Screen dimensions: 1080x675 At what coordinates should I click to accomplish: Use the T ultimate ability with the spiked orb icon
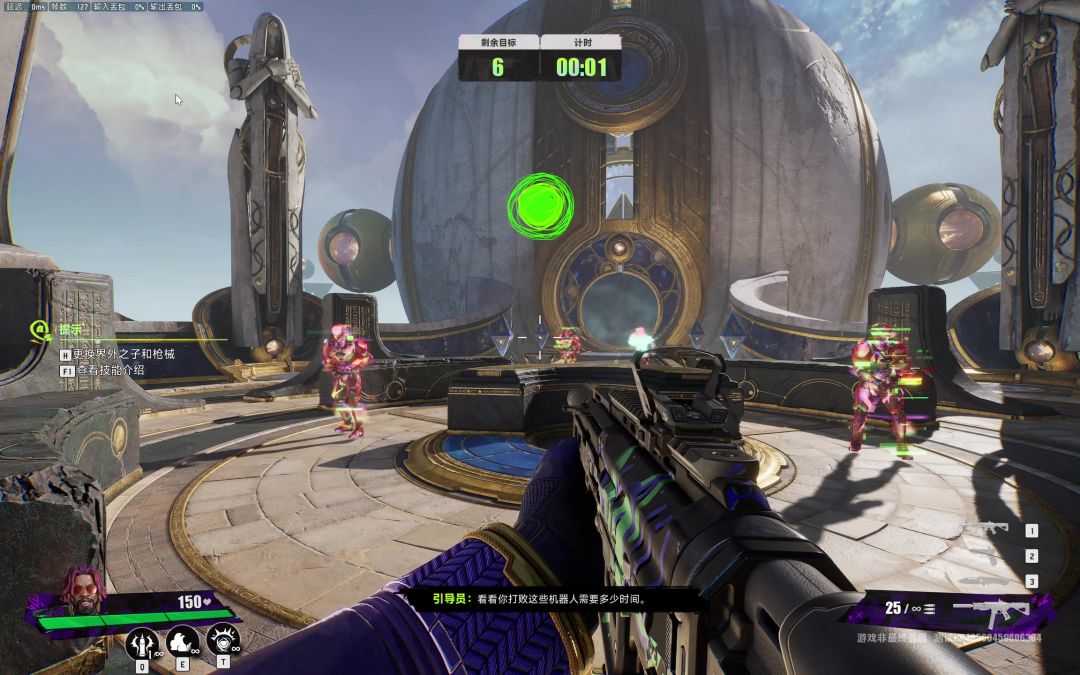[223, 639]
